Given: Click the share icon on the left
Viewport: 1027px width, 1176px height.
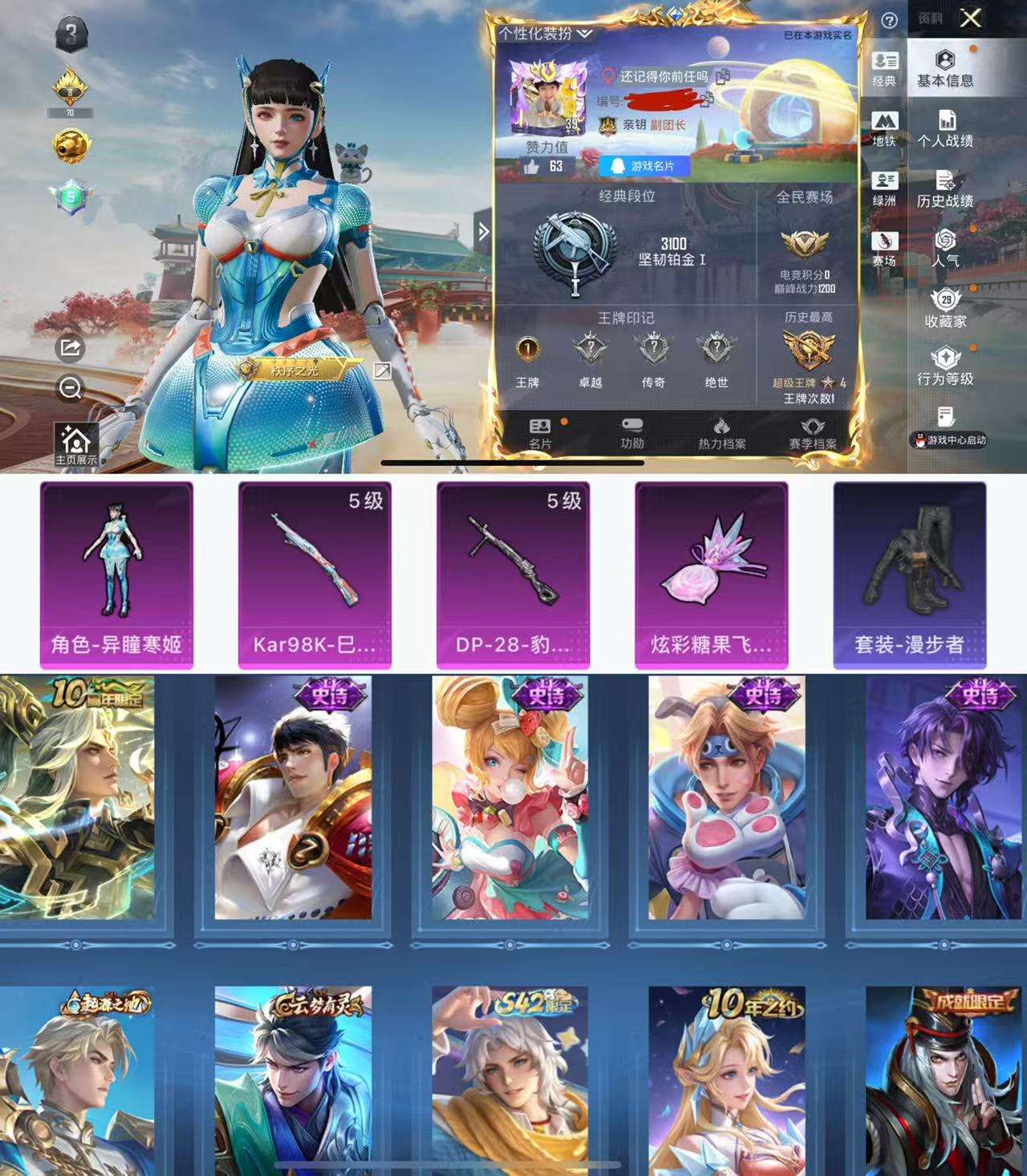Looking at the screenshot, I should pos(68,347).
